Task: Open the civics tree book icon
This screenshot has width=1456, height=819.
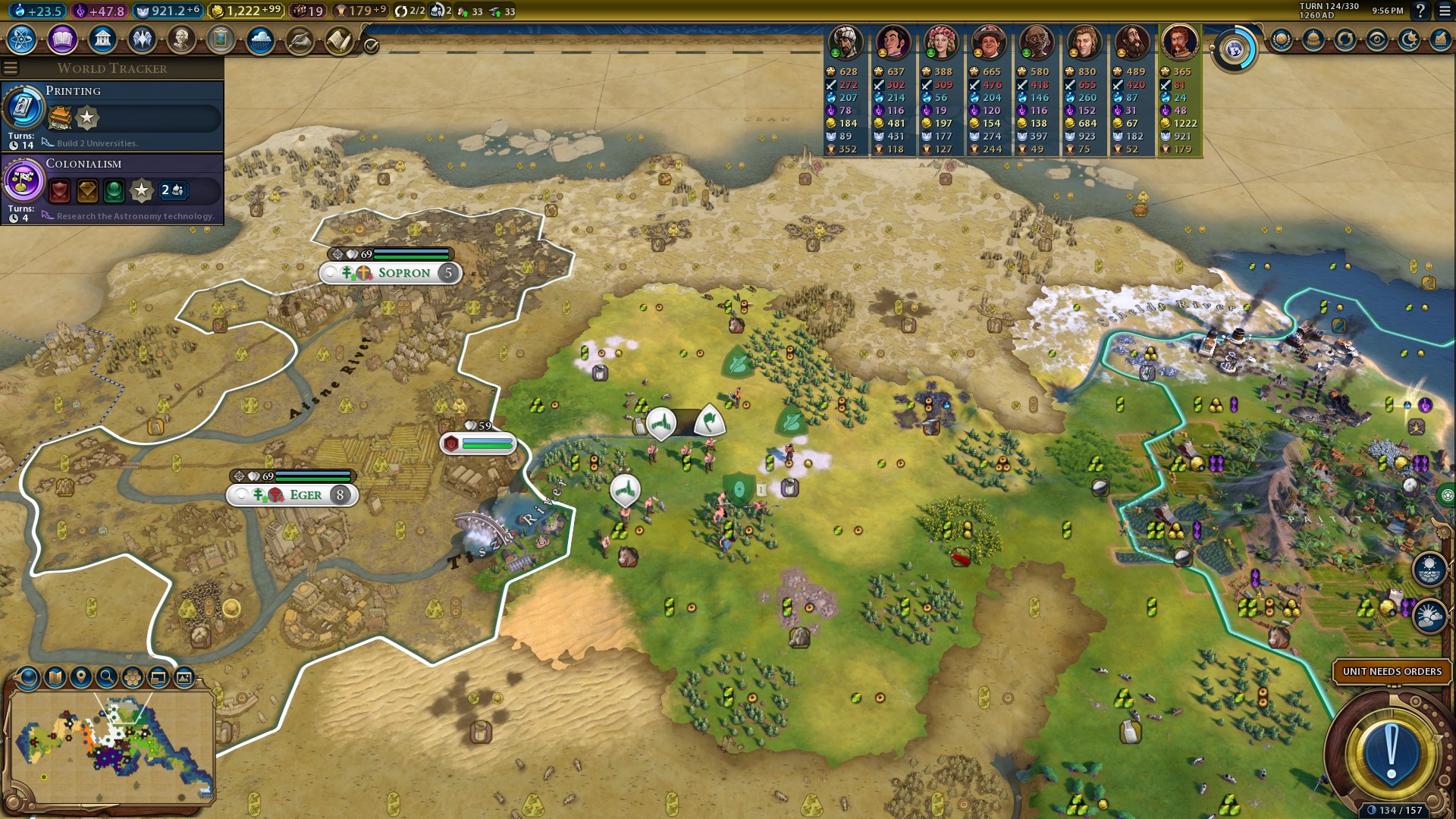Action: tap(62, 39)
